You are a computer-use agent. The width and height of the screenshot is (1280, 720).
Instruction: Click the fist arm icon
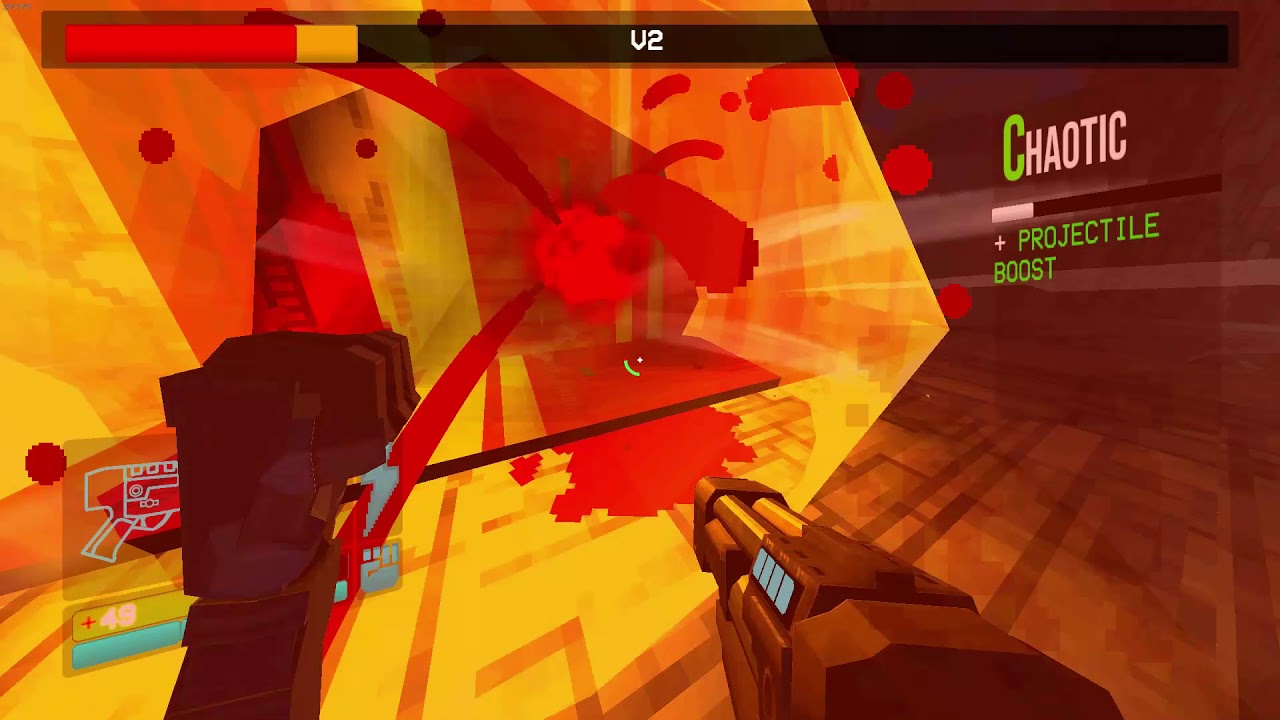click(379, 567)
